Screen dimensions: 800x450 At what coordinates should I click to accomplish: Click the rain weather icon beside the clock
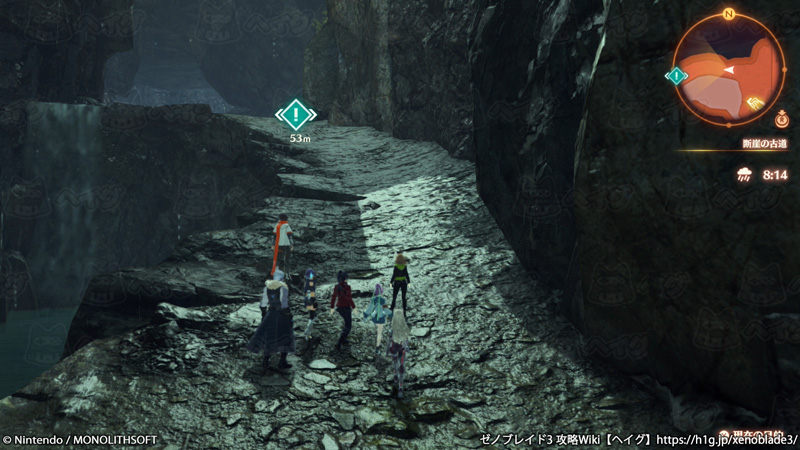[x=745, y=175]
